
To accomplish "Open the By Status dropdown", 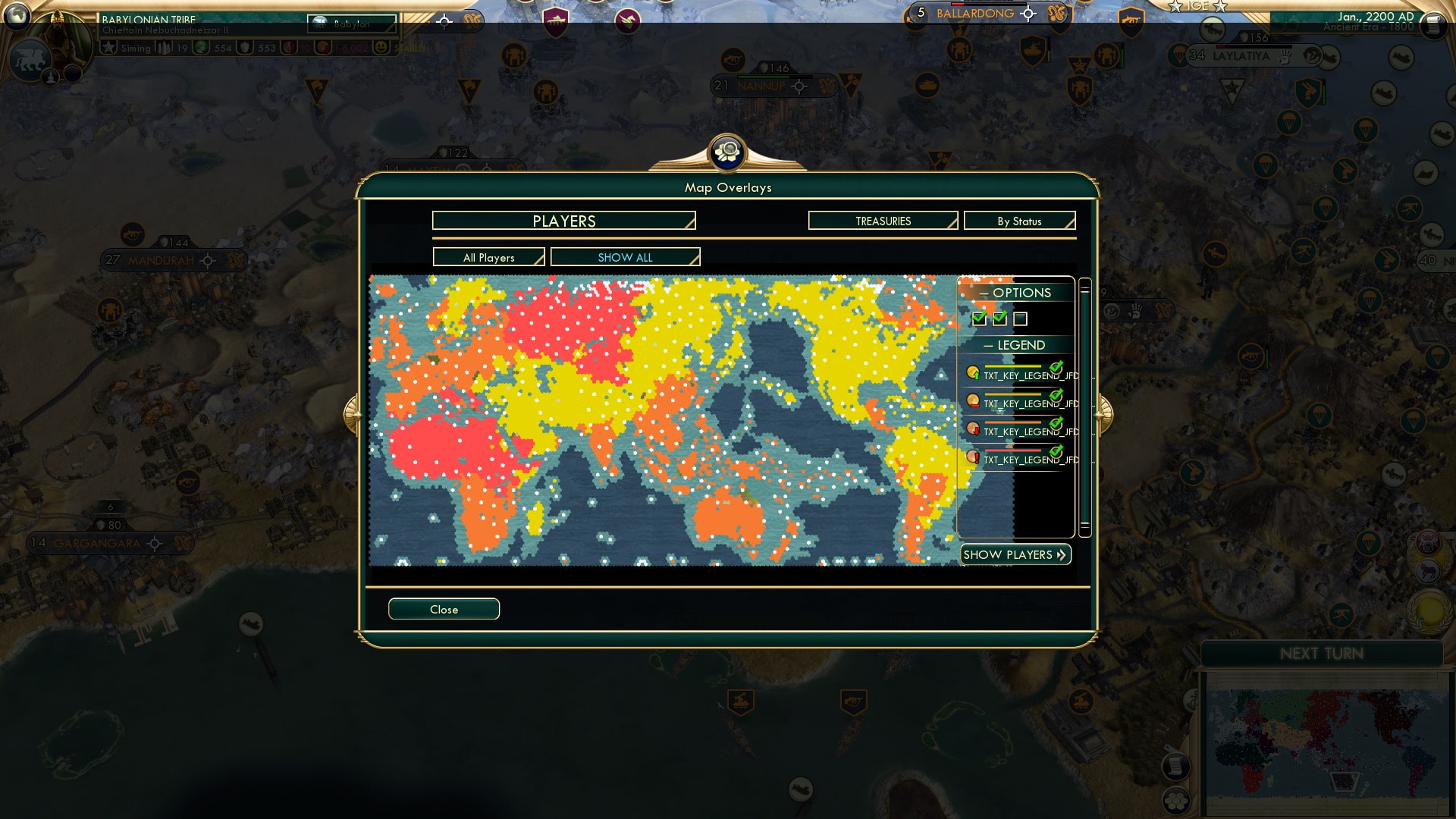I will (1019, 221).
